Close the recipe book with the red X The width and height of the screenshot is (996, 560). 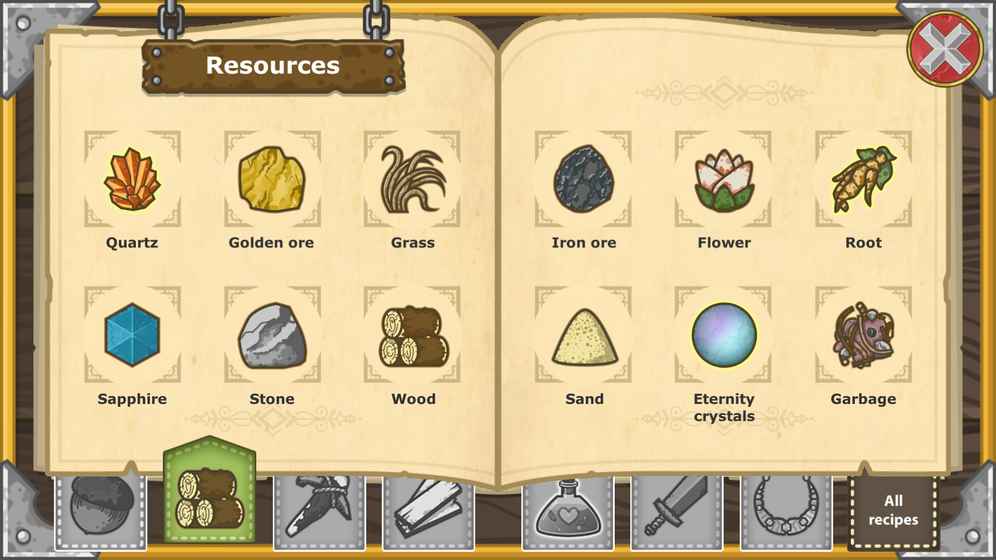(x=943, y=47)
